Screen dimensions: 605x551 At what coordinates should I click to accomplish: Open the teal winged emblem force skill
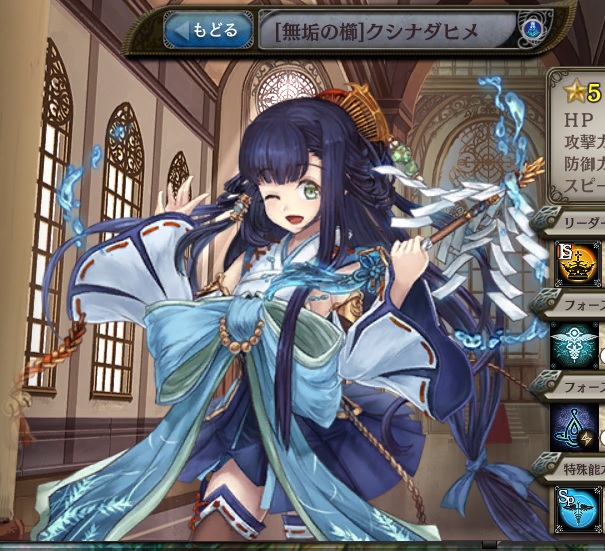pos(577,342)
